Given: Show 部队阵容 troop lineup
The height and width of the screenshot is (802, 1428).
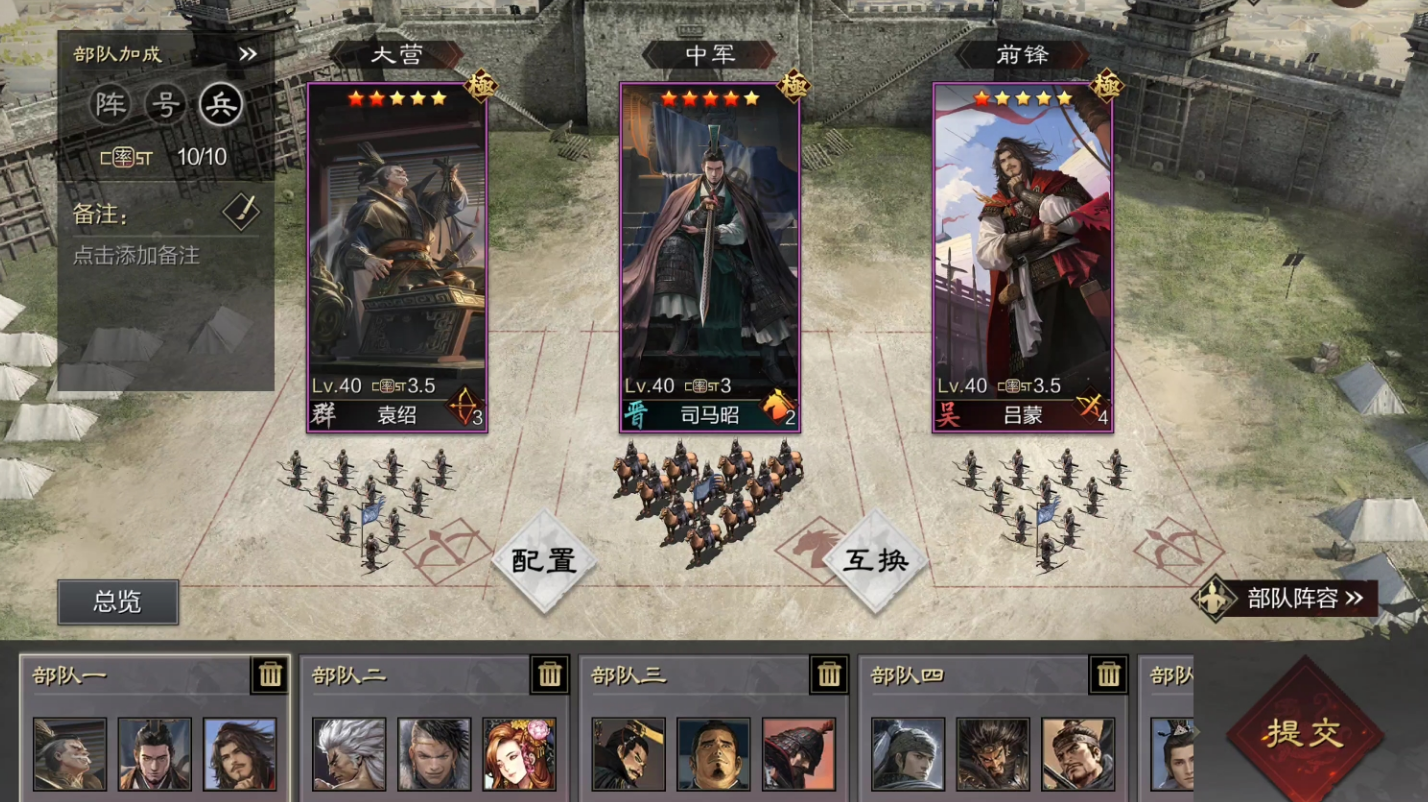Looking at the screenshot, I should [1291, 599].
